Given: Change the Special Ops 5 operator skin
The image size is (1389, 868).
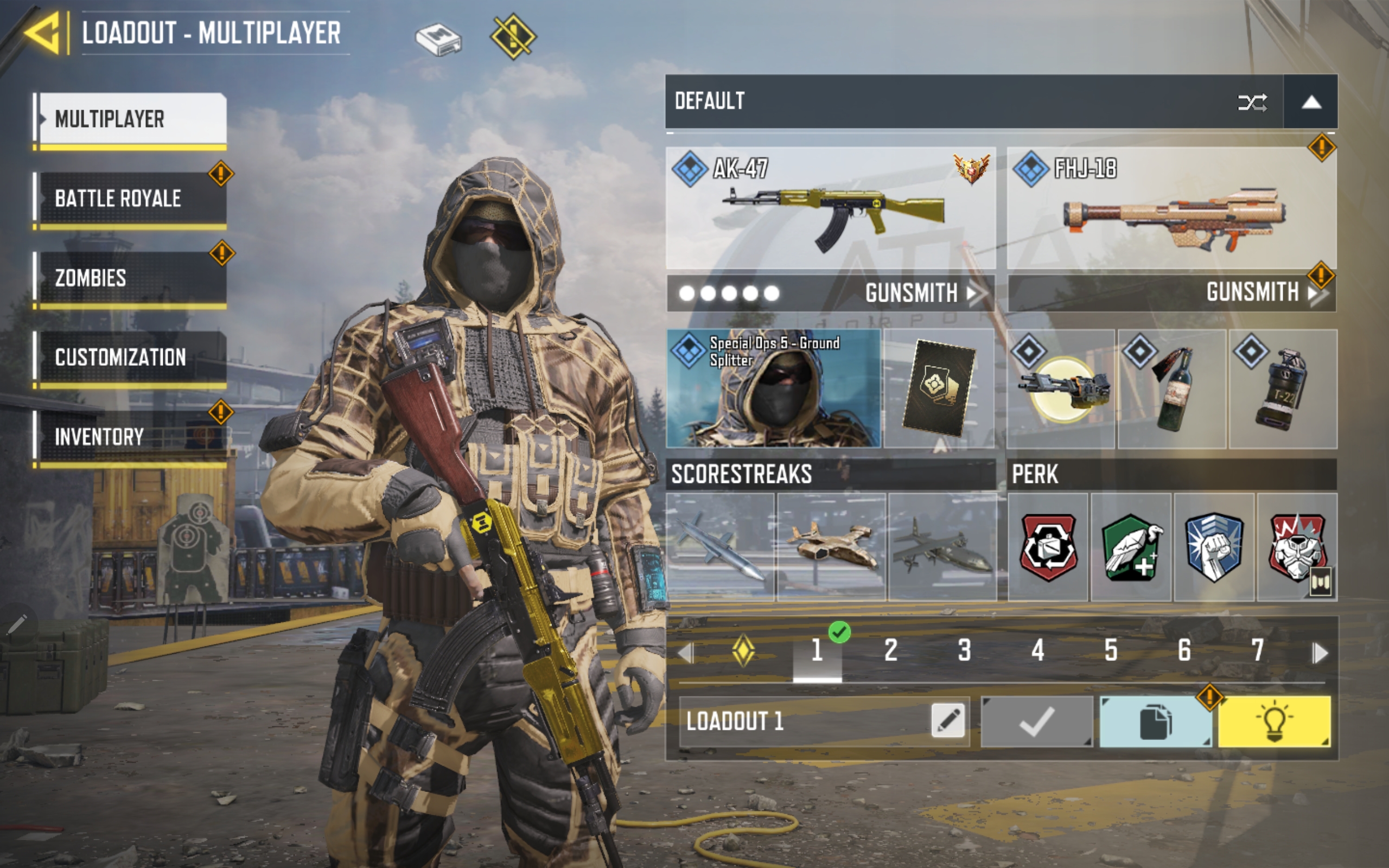Looking at the screenshot, I should (773, 388).
